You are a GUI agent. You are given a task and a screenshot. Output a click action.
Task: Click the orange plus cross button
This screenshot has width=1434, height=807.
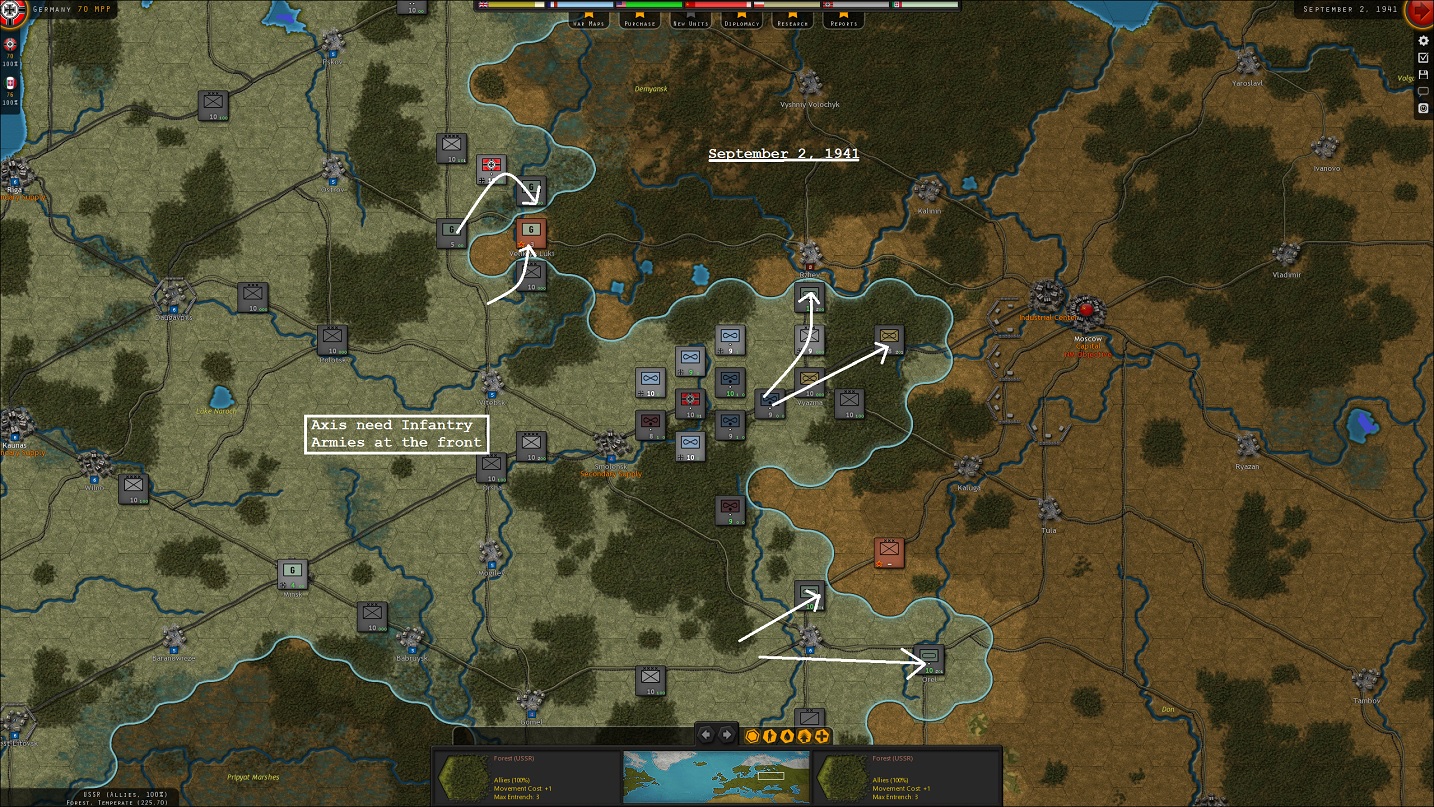click(822, 736)
